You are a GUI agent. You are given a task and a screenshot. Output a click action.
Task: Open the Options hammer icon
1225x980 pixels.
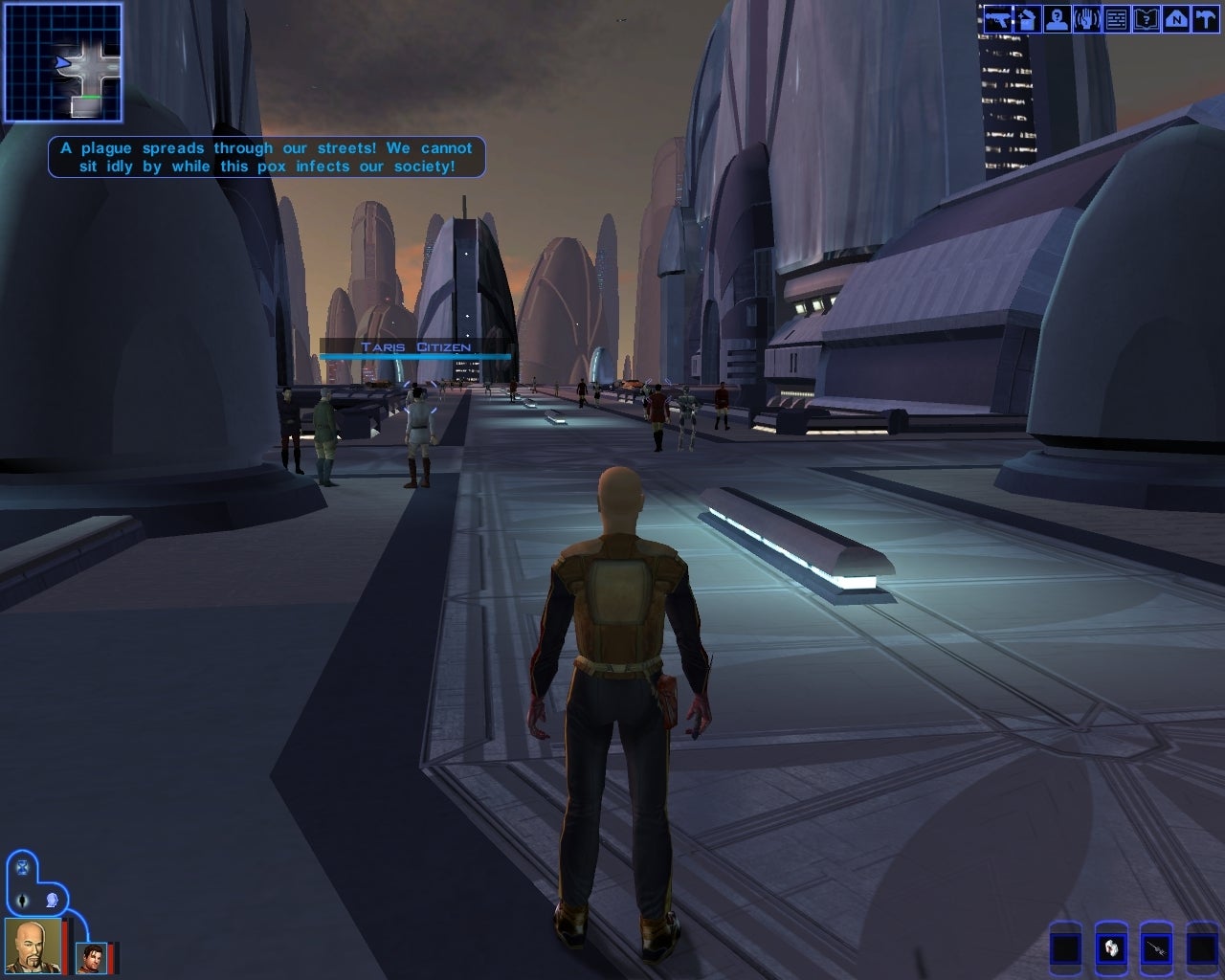point(1205,19)
